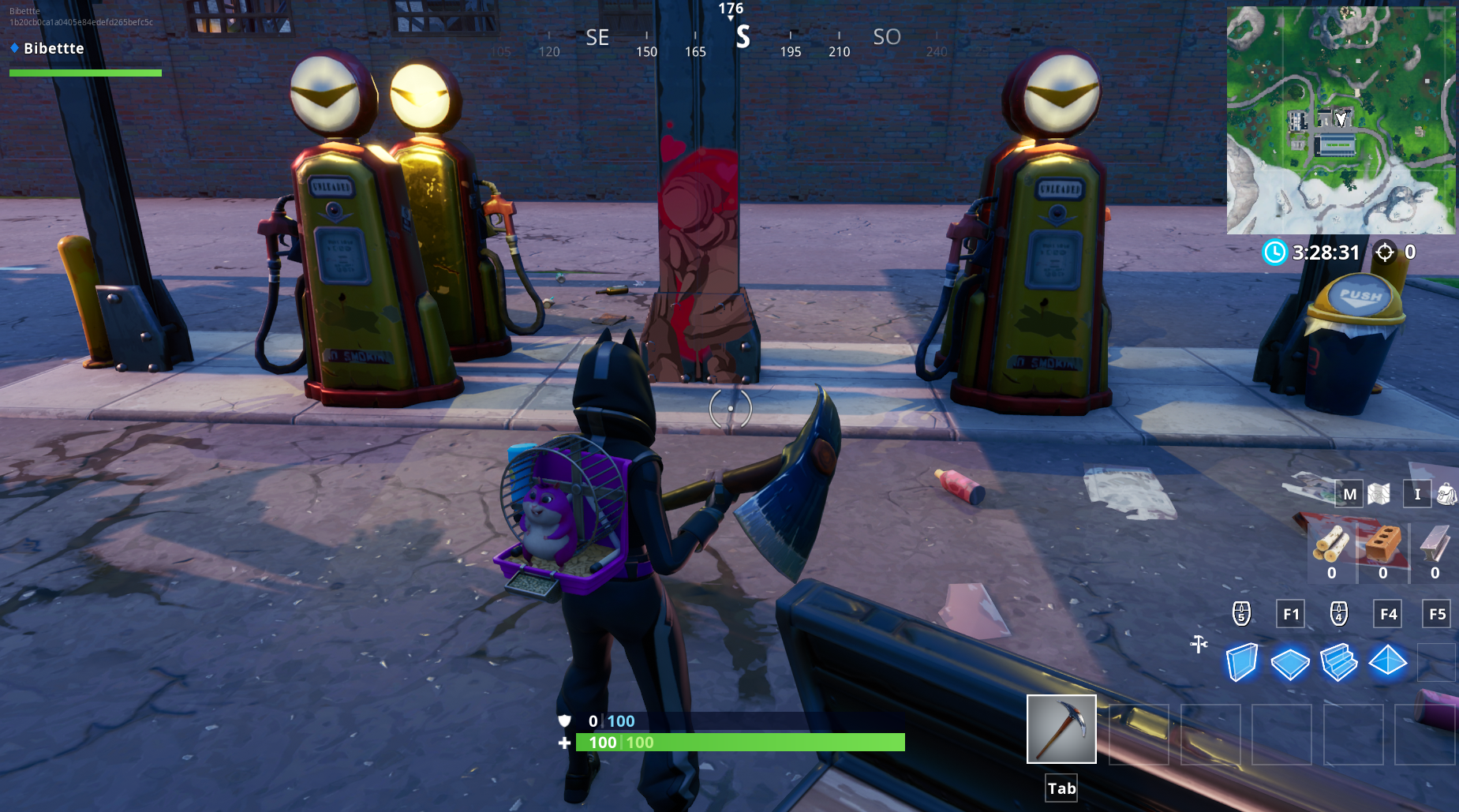Select the wood materials icon
Image resolution: width=1459 pixels, height=812 pixels.
pyautogui.click(x=1332, y=544)
